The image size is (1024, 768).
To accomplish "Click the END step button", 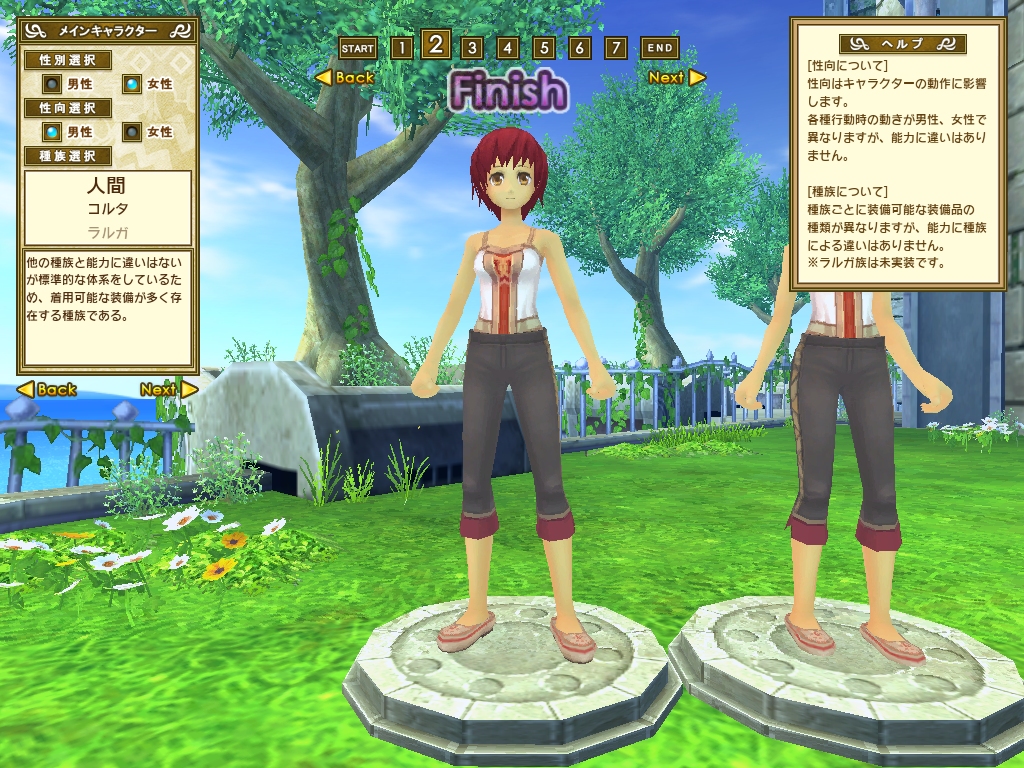I will click(659, 48).
